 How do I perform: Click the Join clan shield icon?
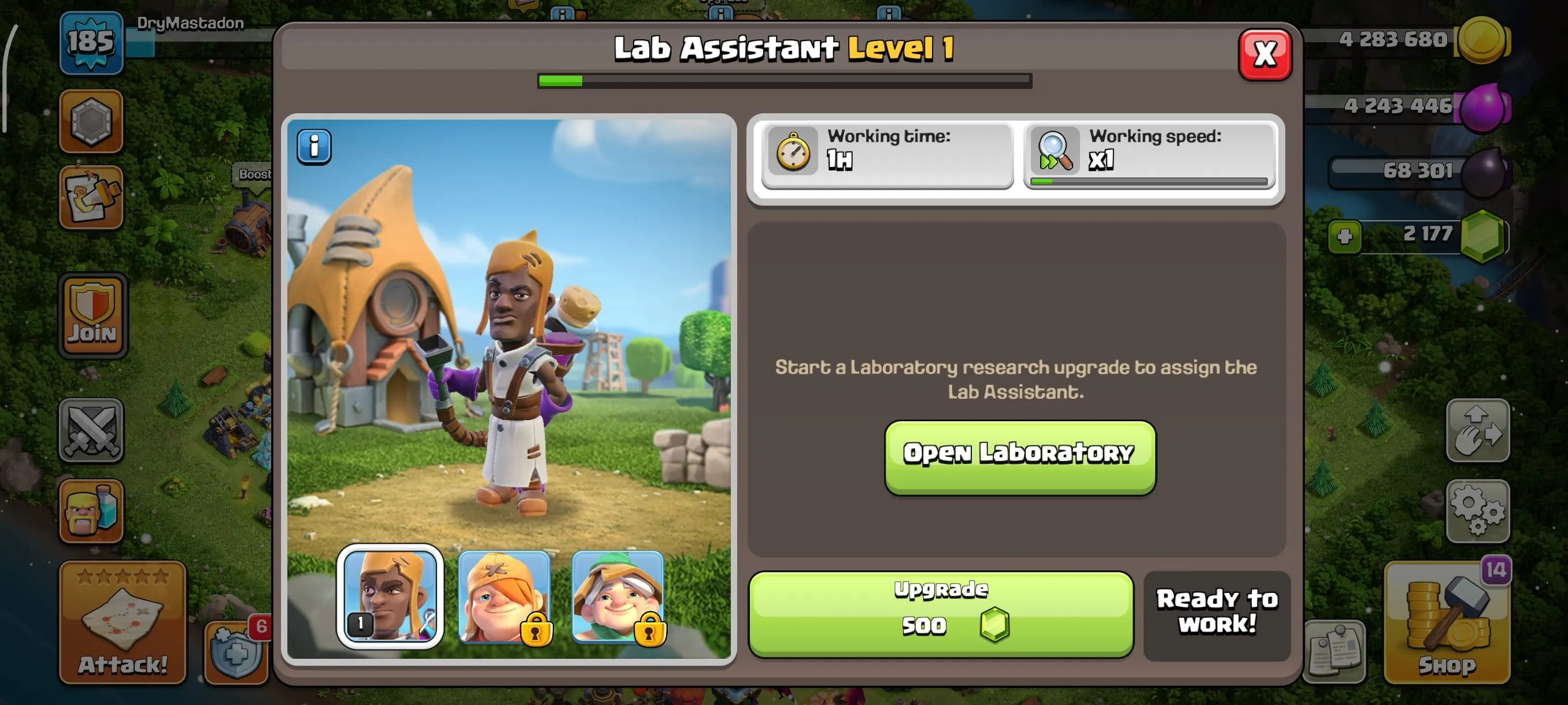[x=92, y=313]
